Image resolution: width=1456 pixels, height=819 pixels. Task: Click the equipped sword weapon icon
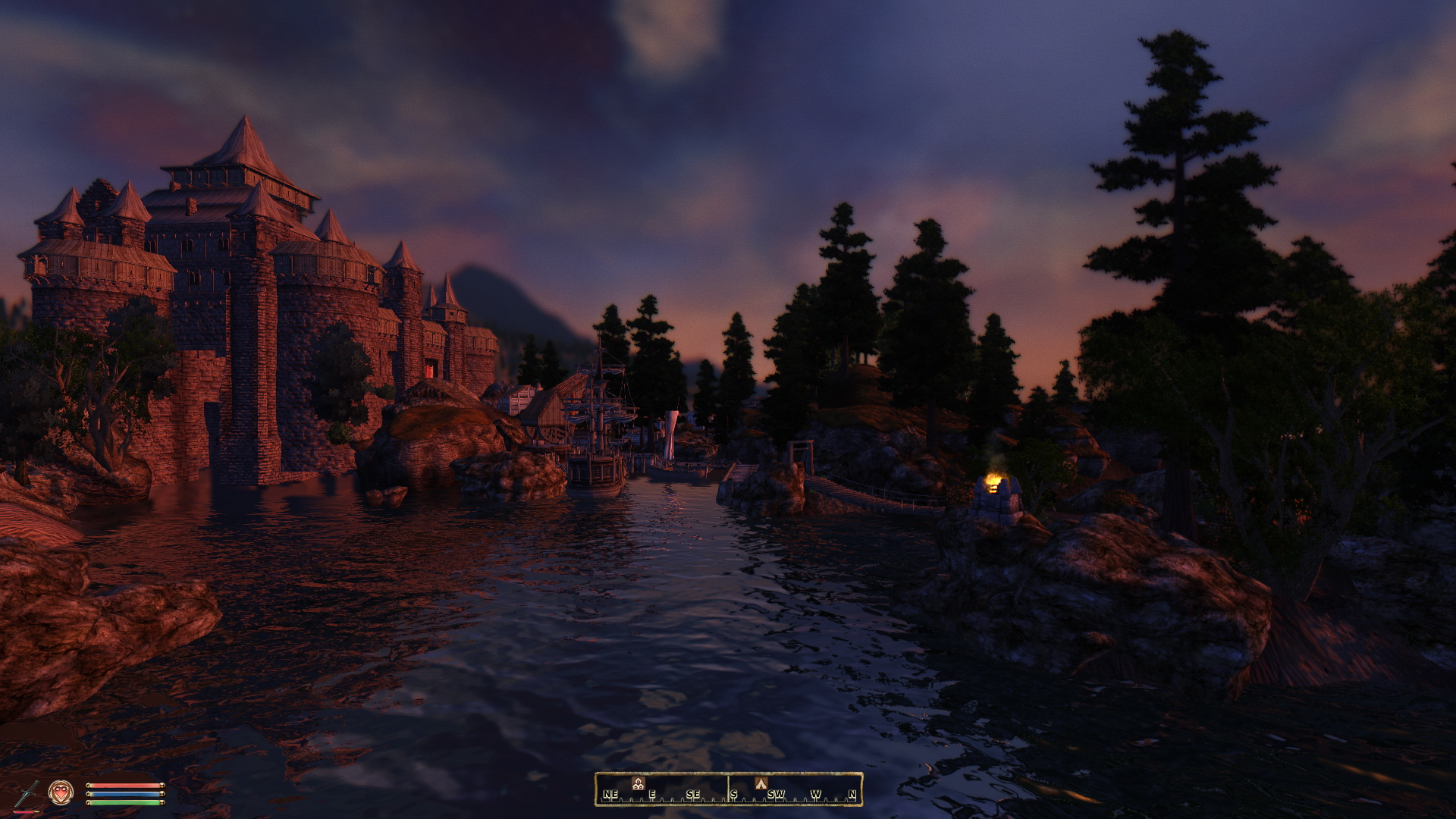(x=27, y=793)
